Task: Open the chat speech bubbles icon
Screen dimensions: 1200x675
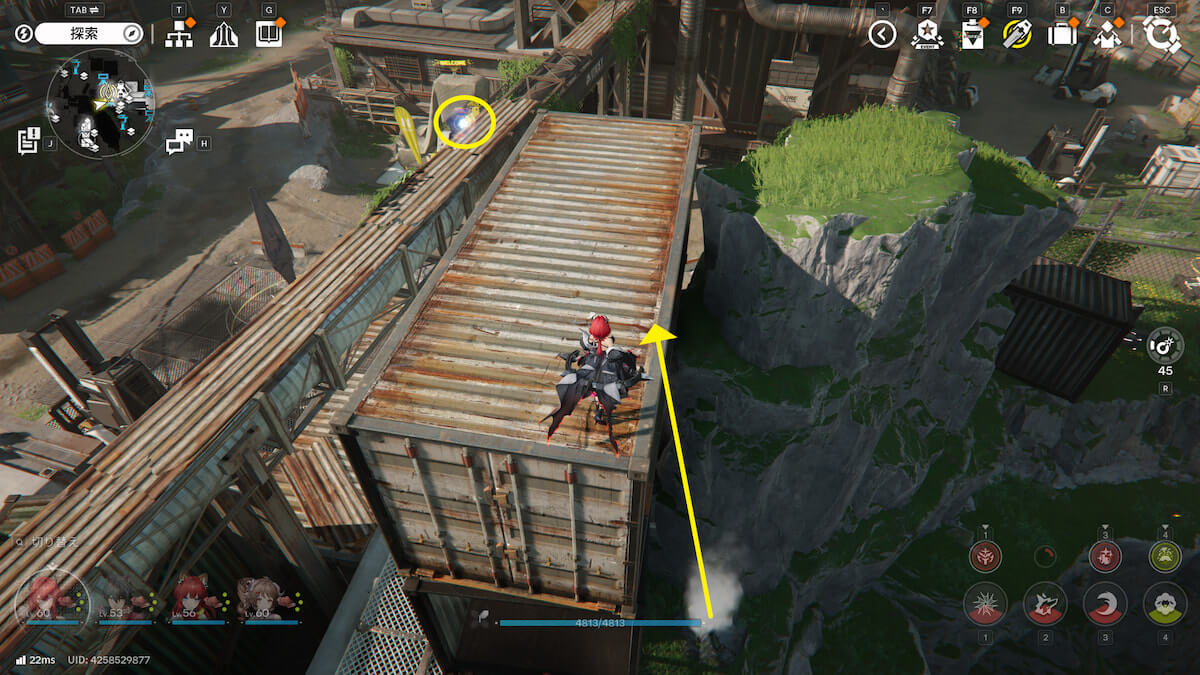Action: tap(180, 142)
